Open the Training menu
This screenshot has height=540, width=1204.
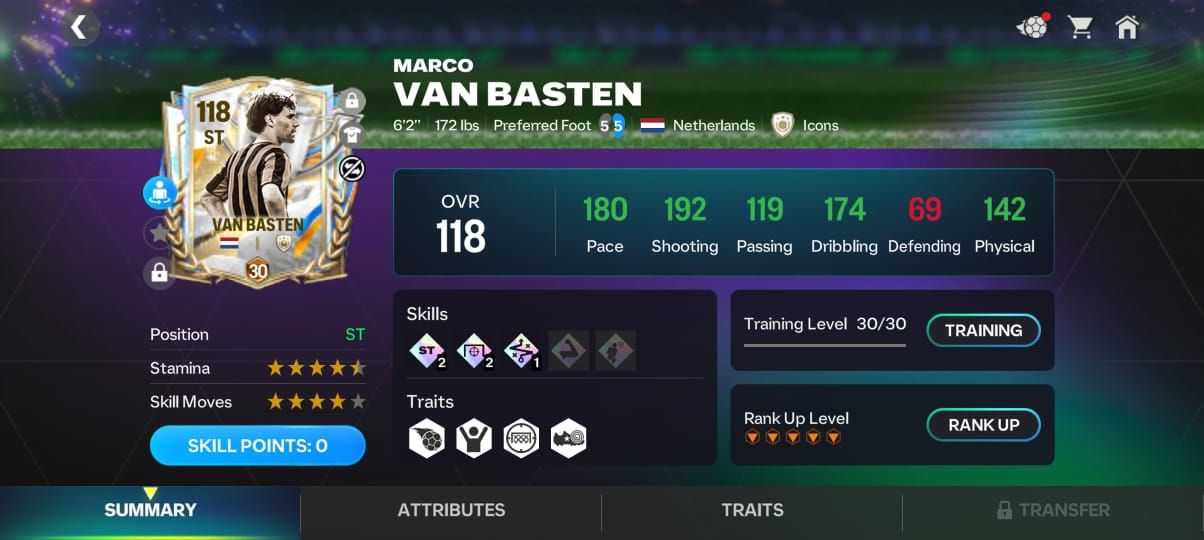[x=984, y=330]
